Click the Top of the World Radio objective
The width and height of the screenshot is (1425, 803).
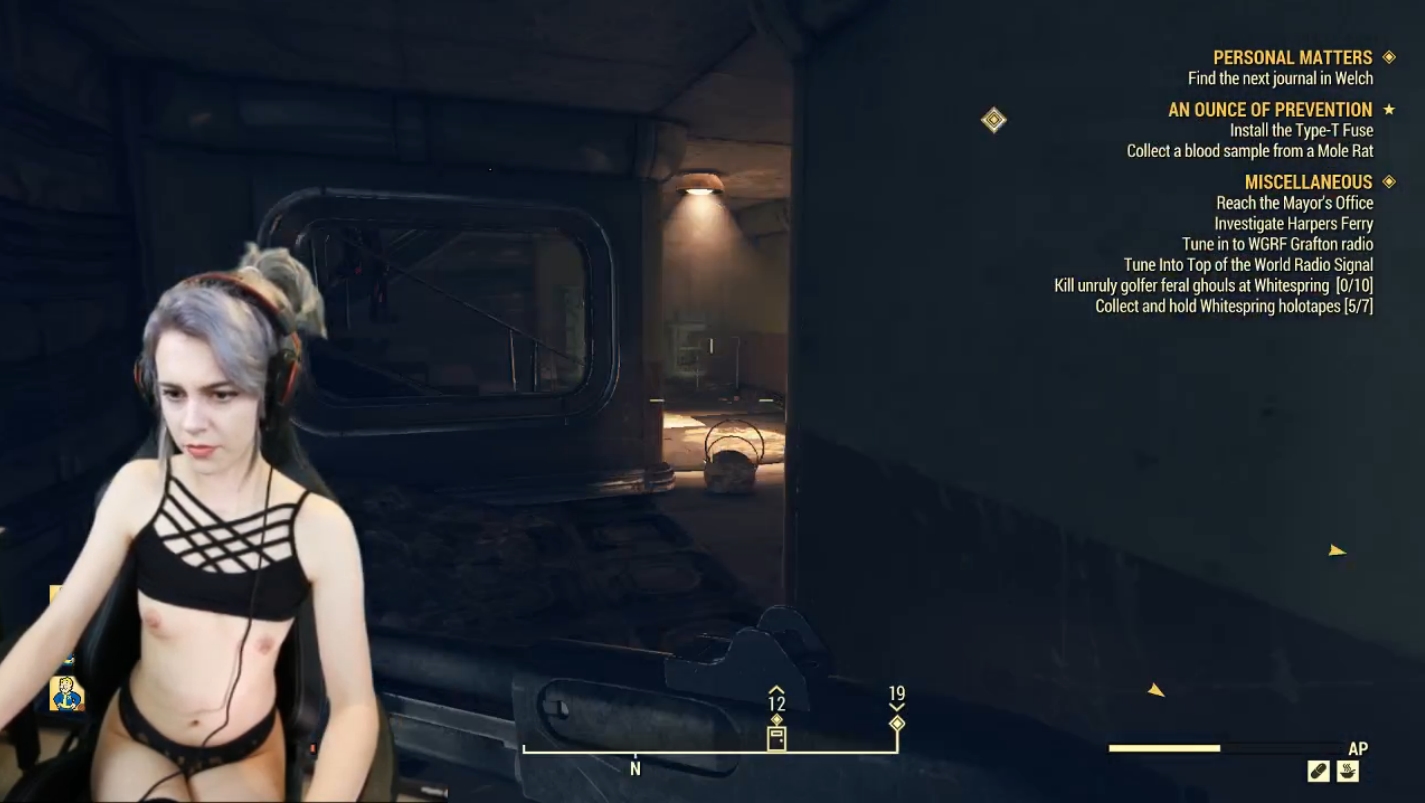point(1248,265)
